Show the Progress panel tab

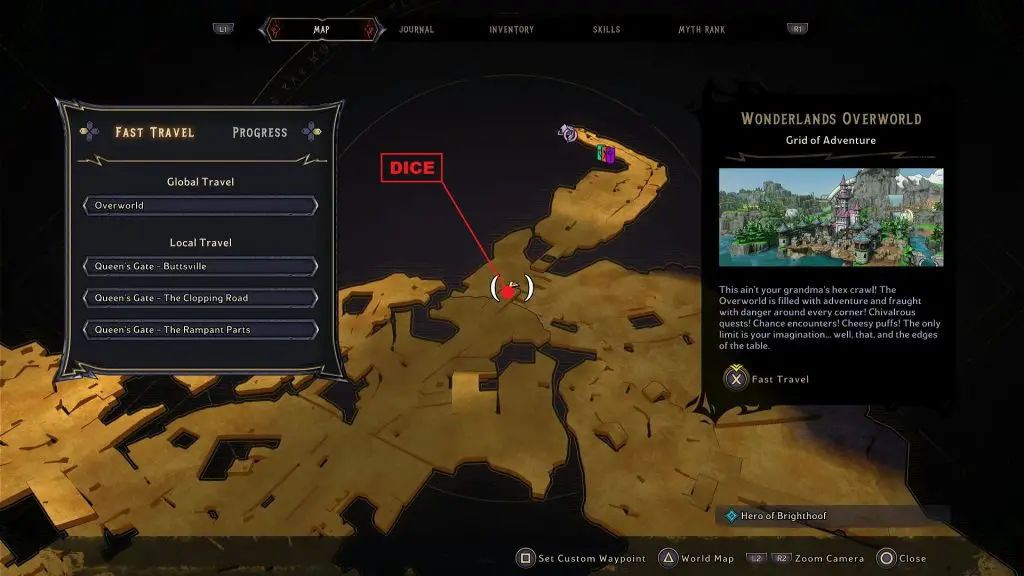coord(260,132)
